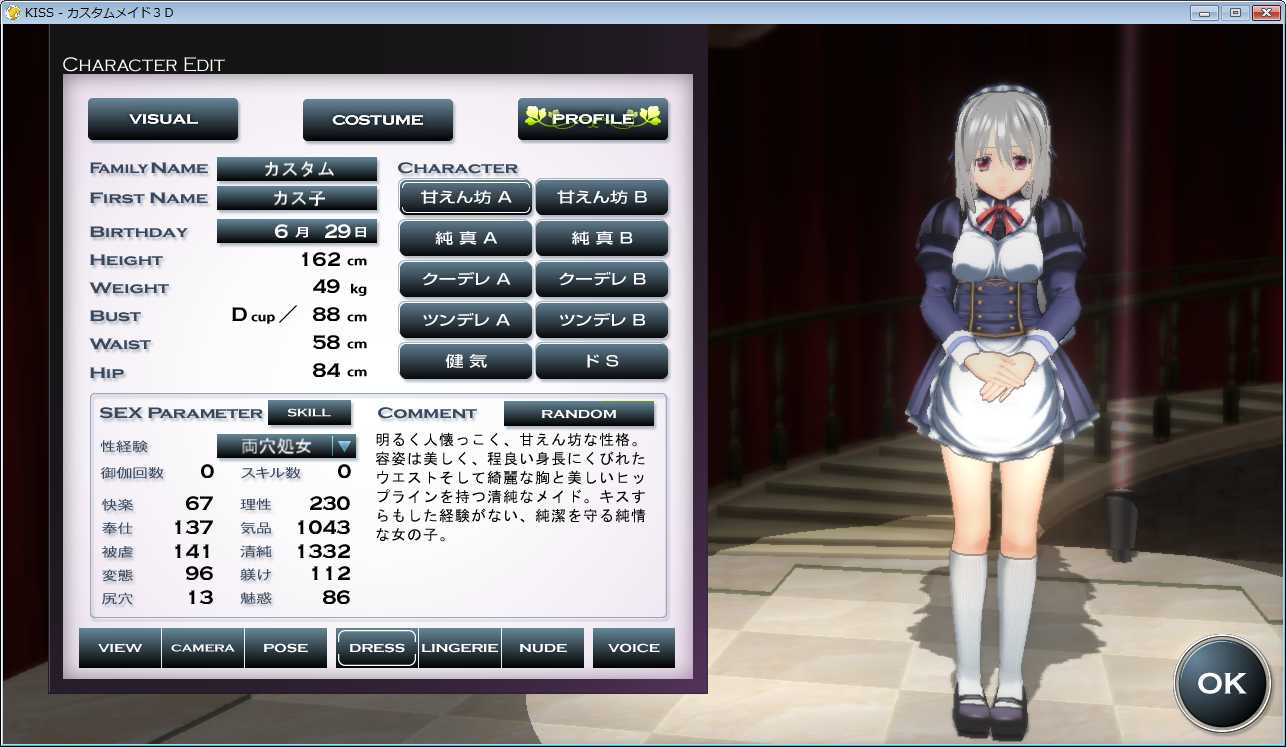Screen dimensions: 1286x747
Task: Confirm with the round OK button
Action: coord(1221,683)
